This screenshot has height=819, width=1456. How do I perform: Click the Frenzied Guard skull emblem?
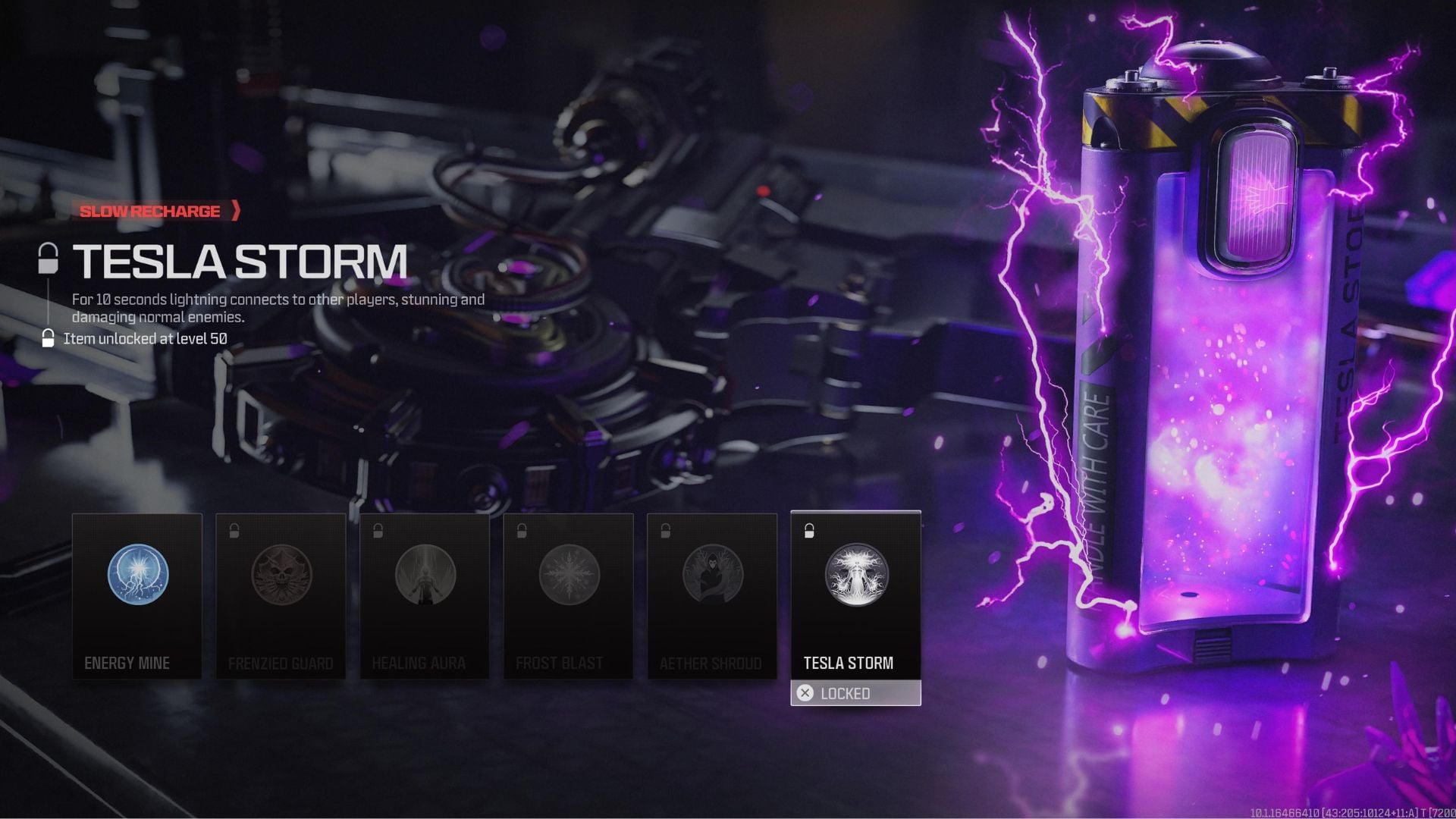pos(281,576)
